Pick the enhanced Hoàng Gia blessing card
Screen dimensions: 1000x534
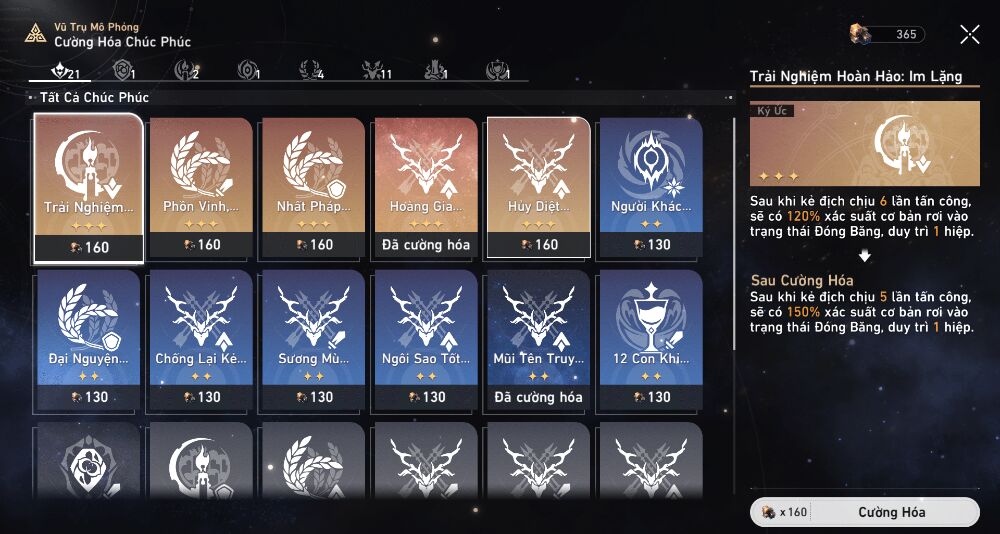coord(426,187)
